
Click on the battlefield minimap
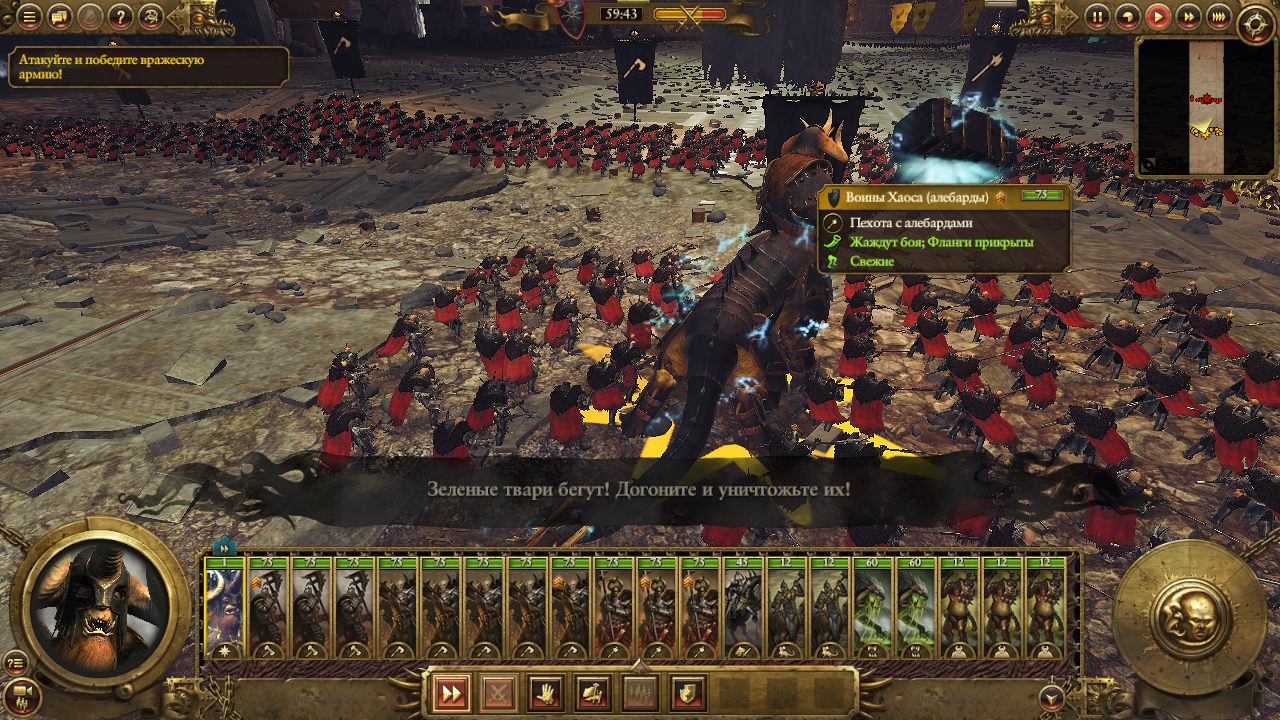1207,107
